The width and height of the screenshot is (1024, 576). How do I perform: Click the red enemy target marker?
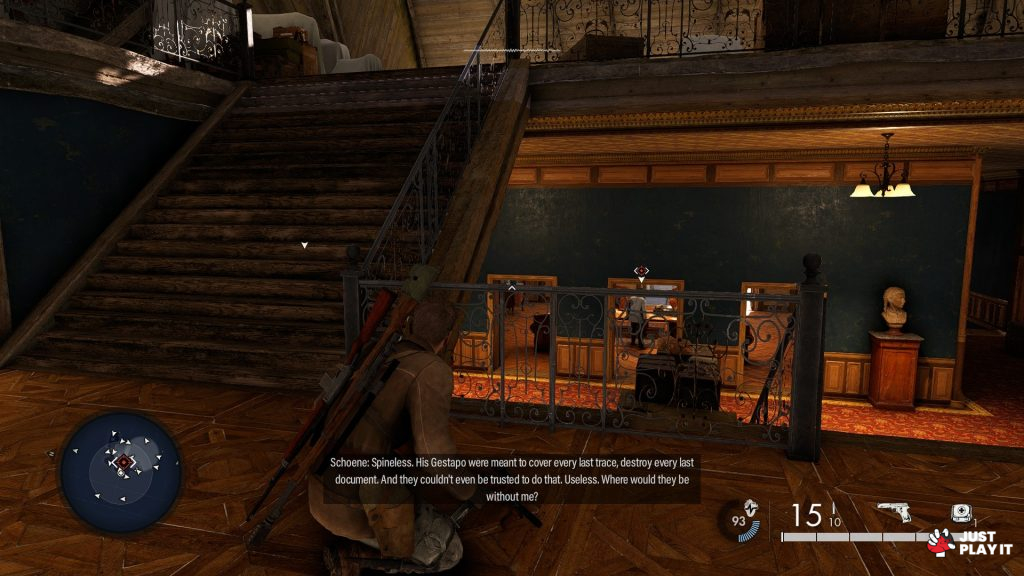(642, 271)
